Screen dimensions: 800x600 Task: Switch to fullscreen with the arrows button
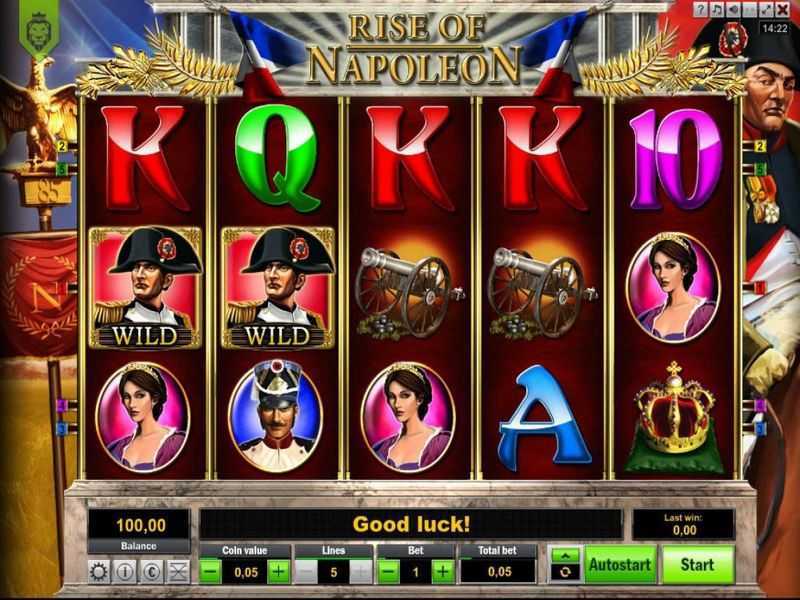pos(767,10)
